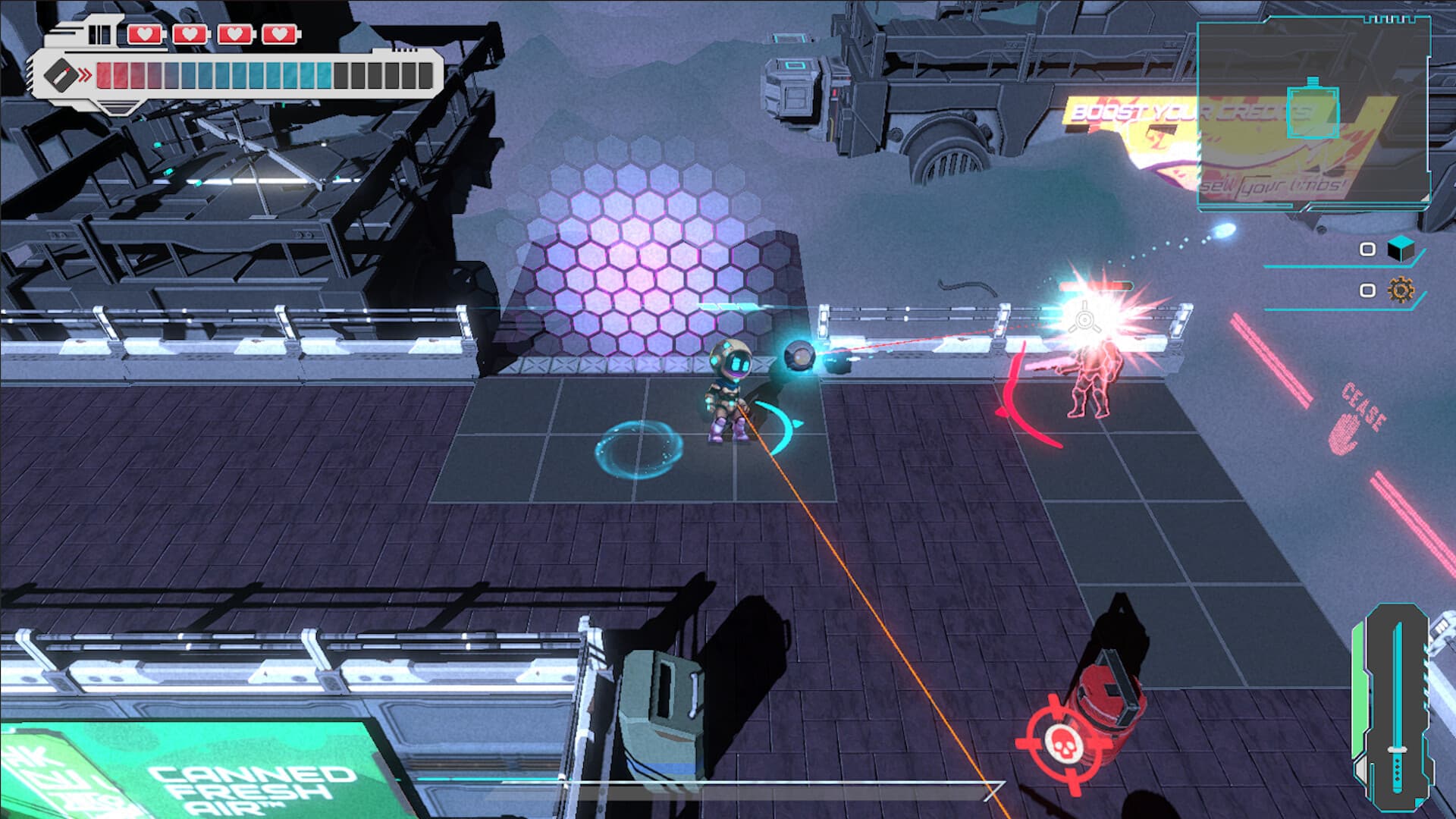Click the double-arrow chevron on the ammo gauge
The image size is (1456, 819).
(x=84, y=74)
